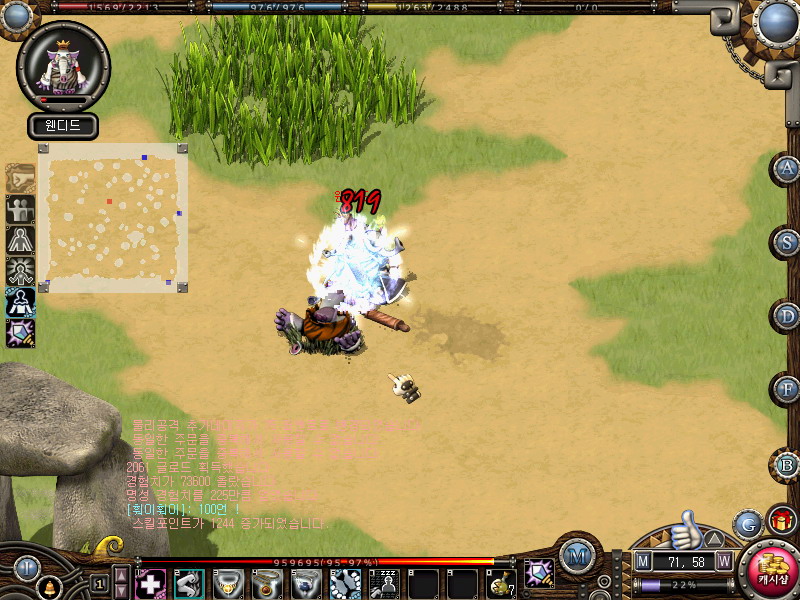Click the round D button
800x600 pixels.
pos(788,316)
